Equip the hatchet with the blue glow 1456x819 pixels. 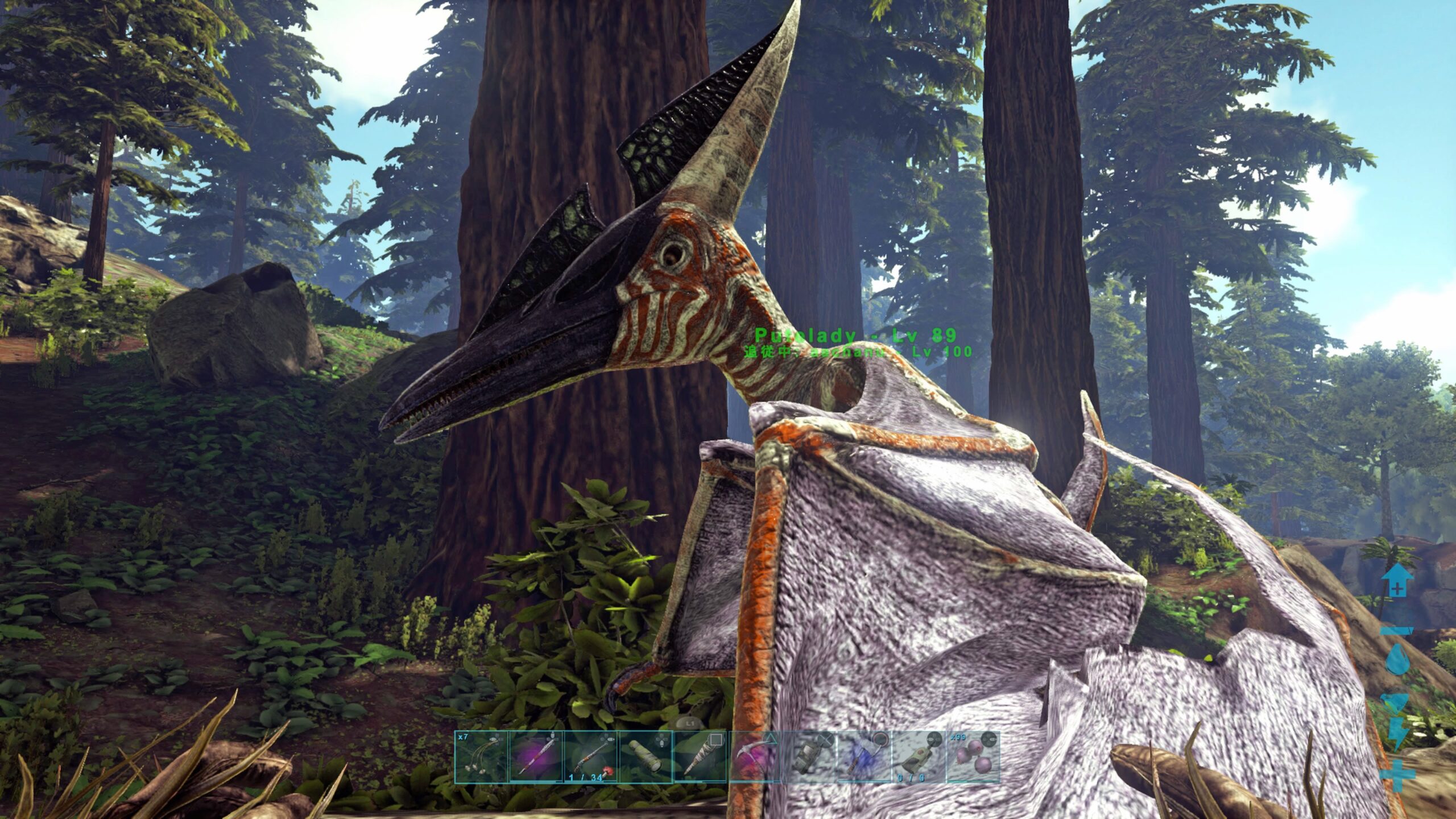click(x=864, y=757)
